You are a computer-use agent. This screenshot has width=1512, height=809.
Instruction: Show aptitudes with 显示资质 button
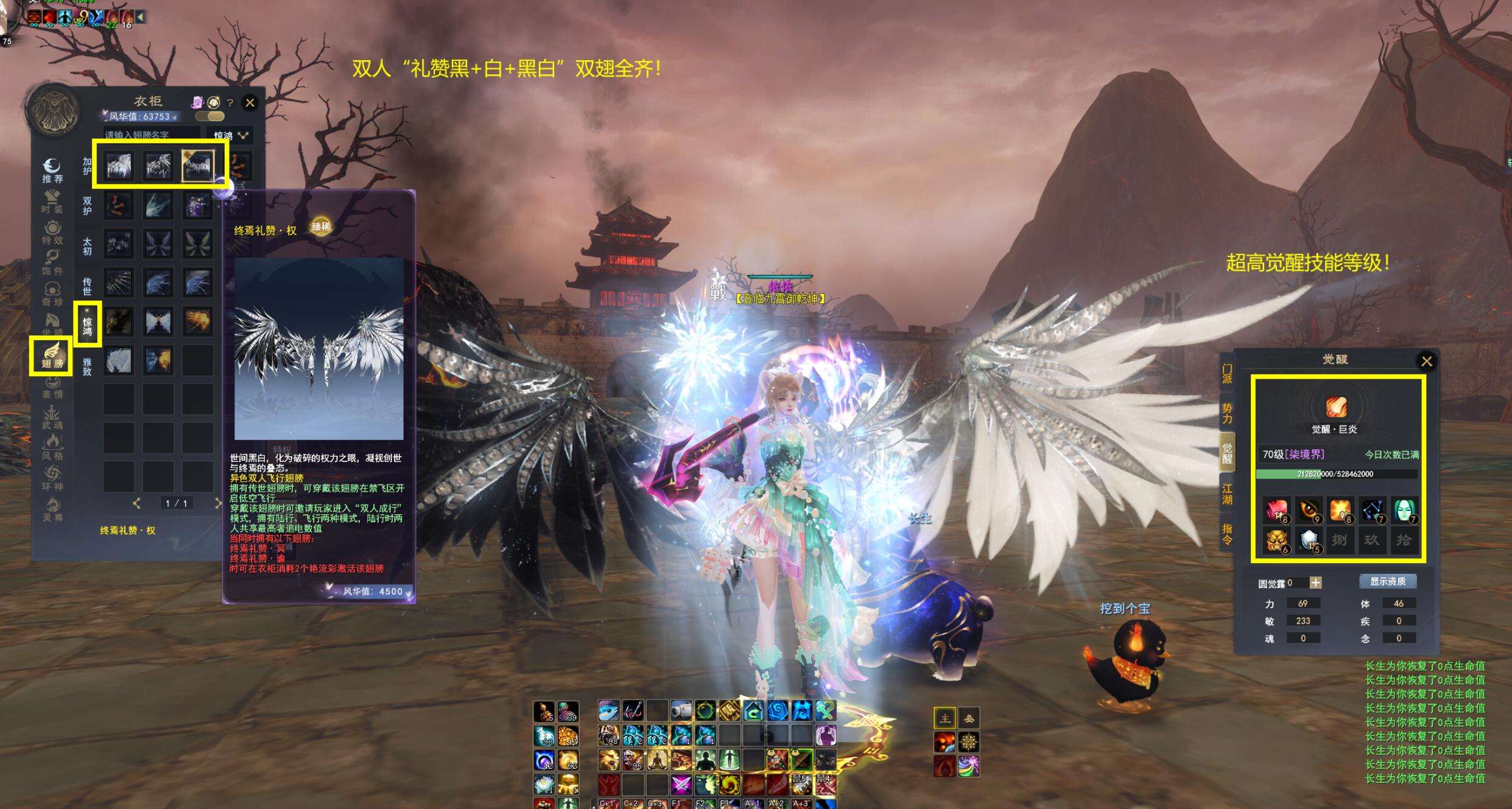(x=1388, y=581)
